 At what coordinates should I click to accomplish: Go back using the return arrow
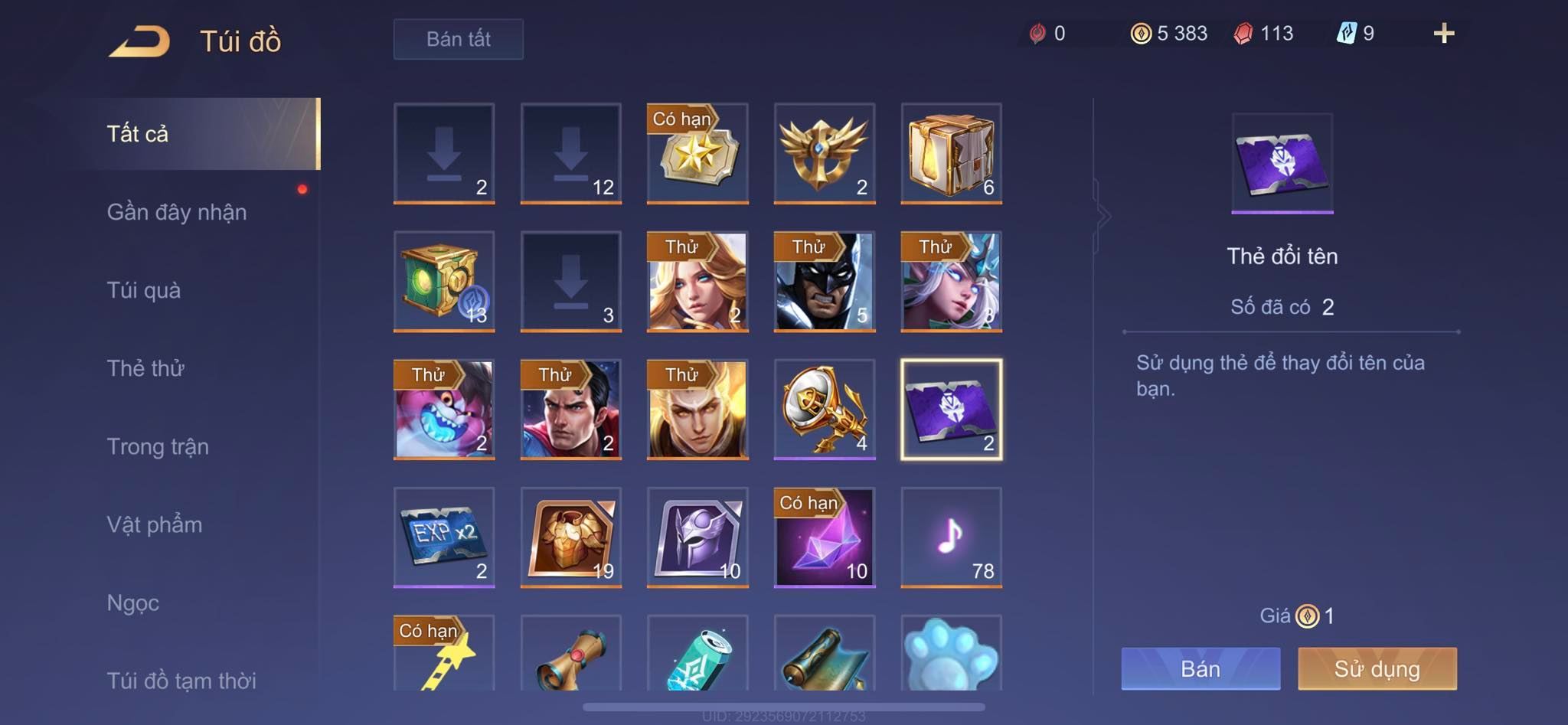click(140, 41)
